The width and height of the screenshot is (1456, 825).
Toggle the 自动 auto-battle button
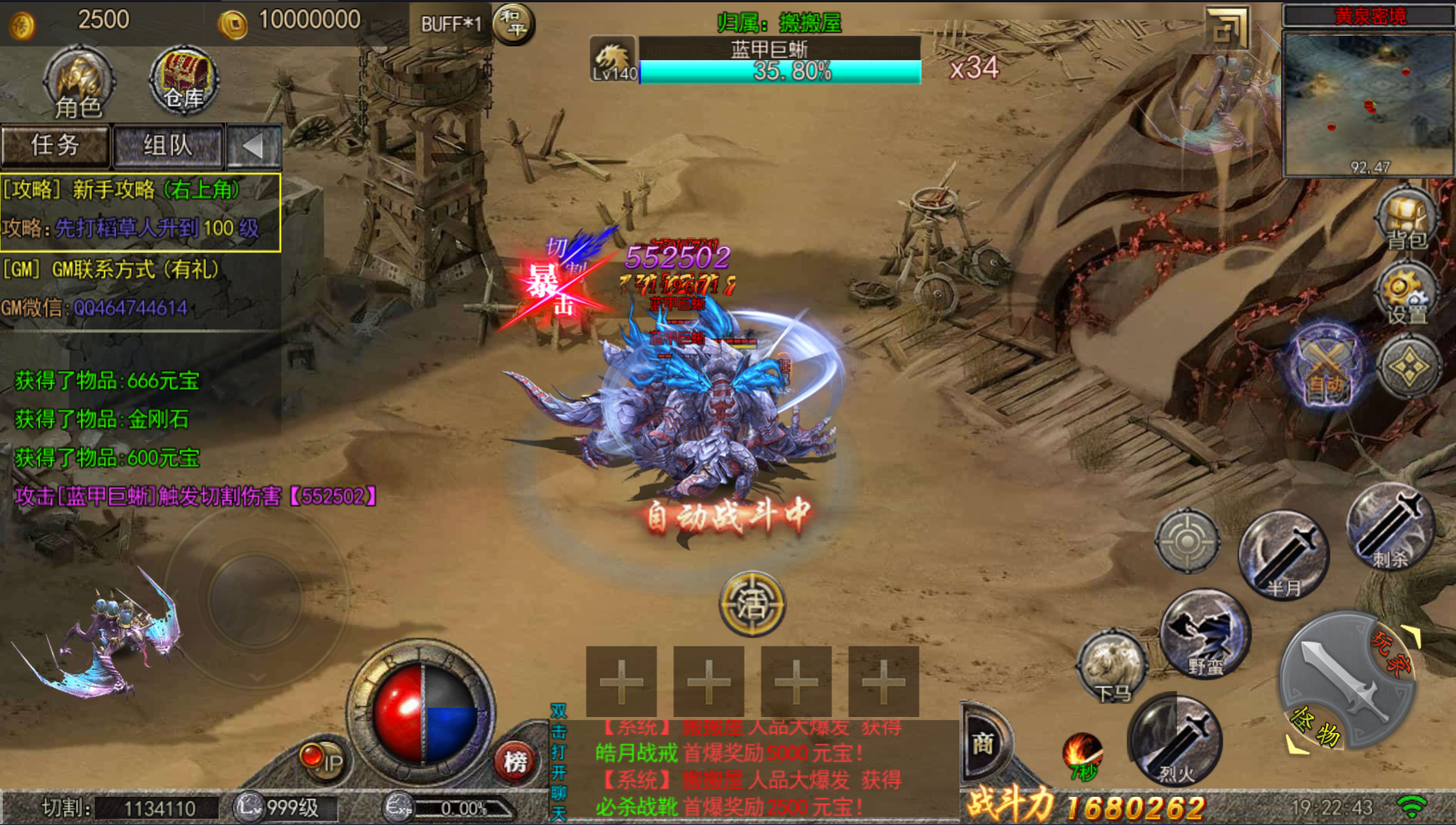[x=1326, y=367]
